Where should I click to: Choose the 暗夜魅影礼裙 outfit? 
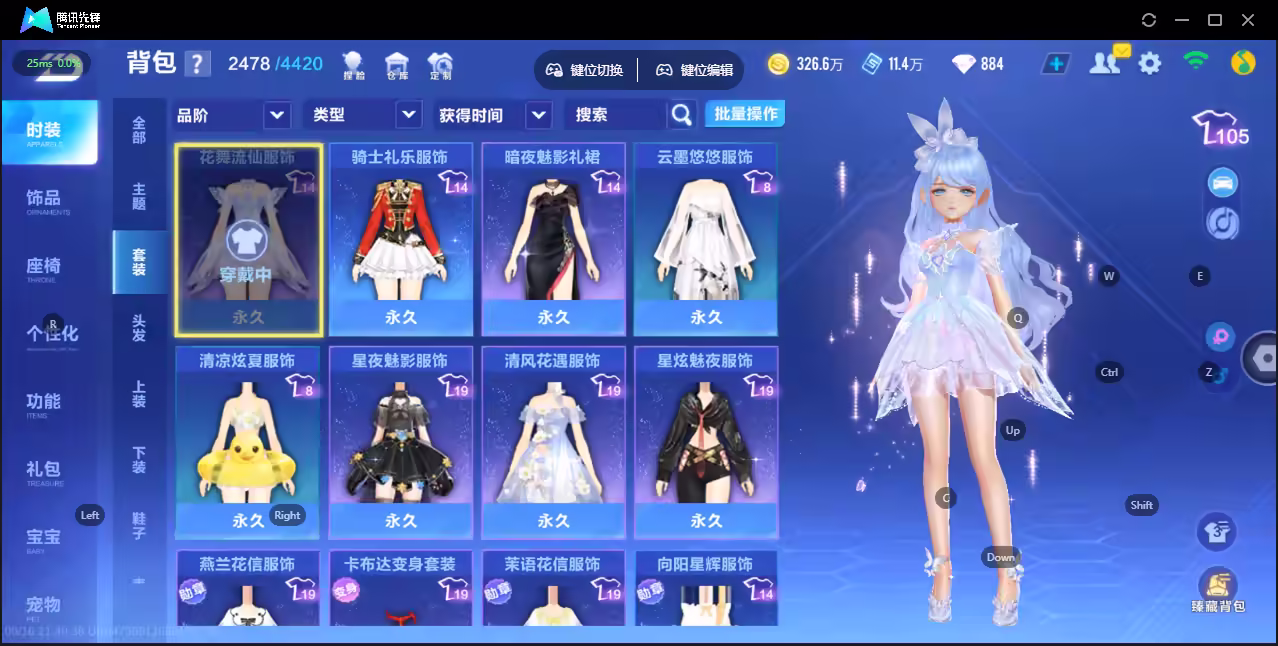pyautogui.click(x=553, y=238)
